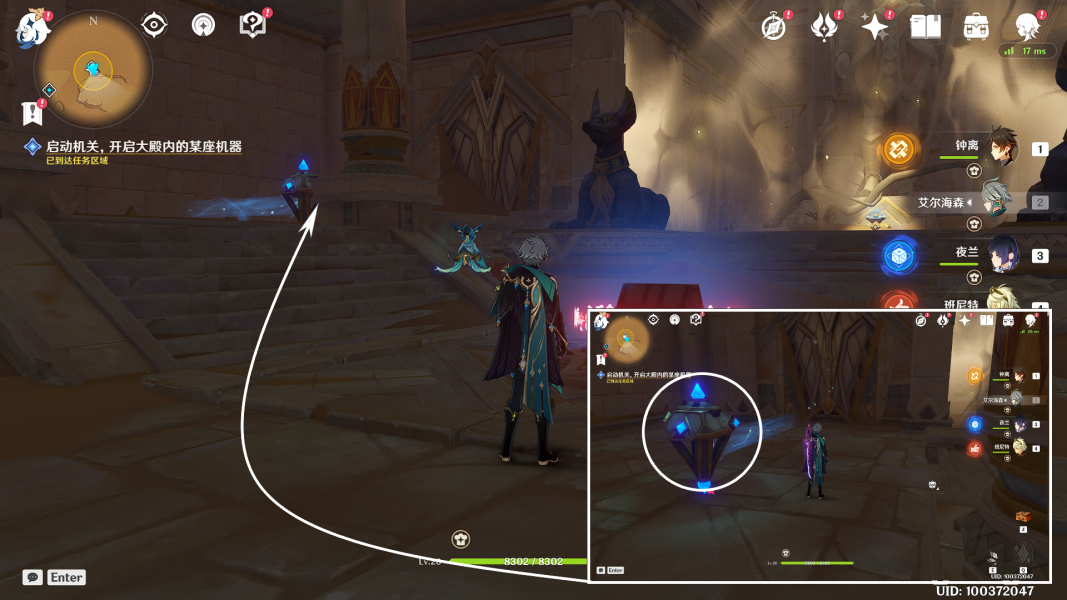Switch to party member 钟离

point(996,148)
